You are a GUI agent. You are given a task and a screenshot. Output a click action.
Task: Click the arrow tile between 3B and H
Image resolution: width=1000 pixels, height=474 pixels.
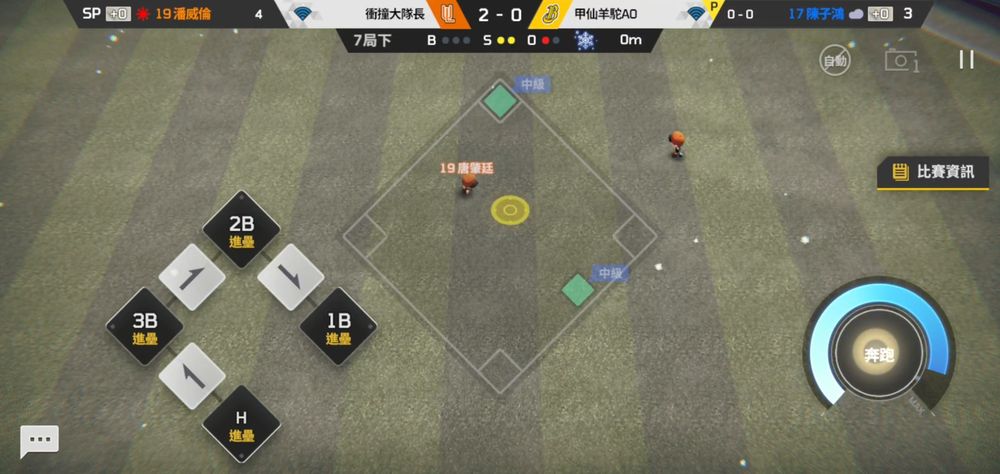point(192,375)
